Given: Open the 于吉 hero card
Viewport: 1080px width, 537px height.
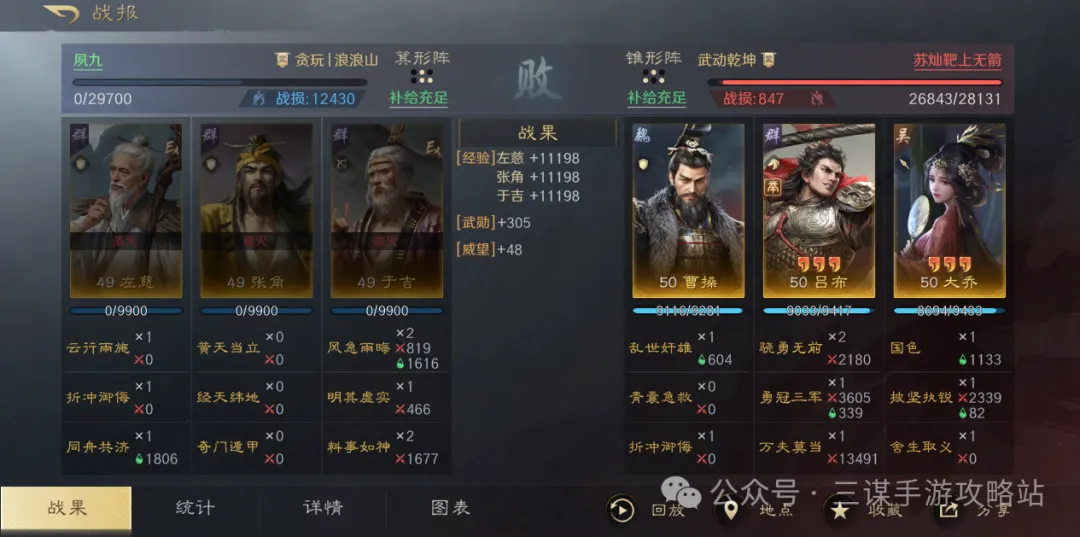Looking at the screenshot, I should (387, 210).
